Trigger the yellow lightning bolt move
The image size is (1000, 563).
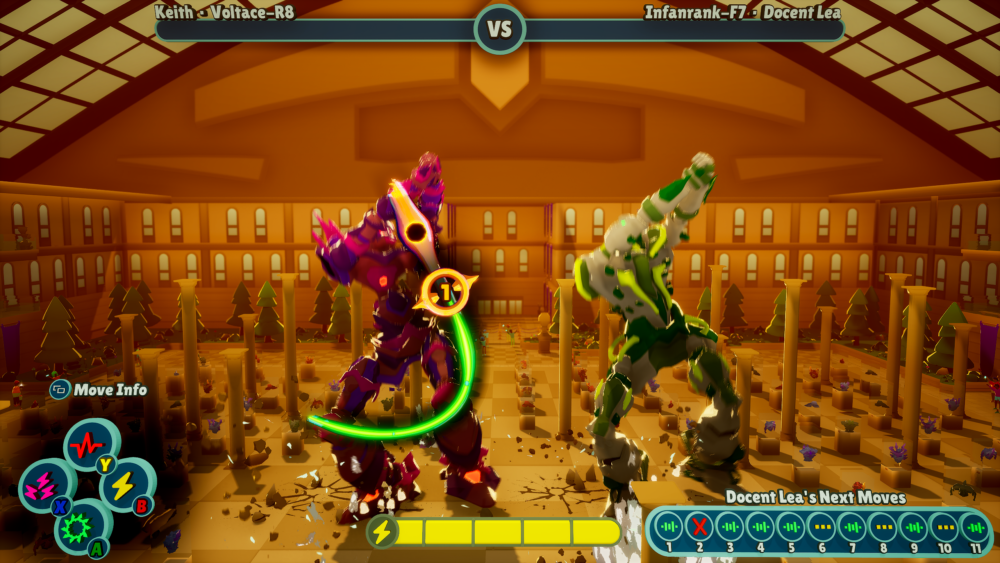point(125,485)
